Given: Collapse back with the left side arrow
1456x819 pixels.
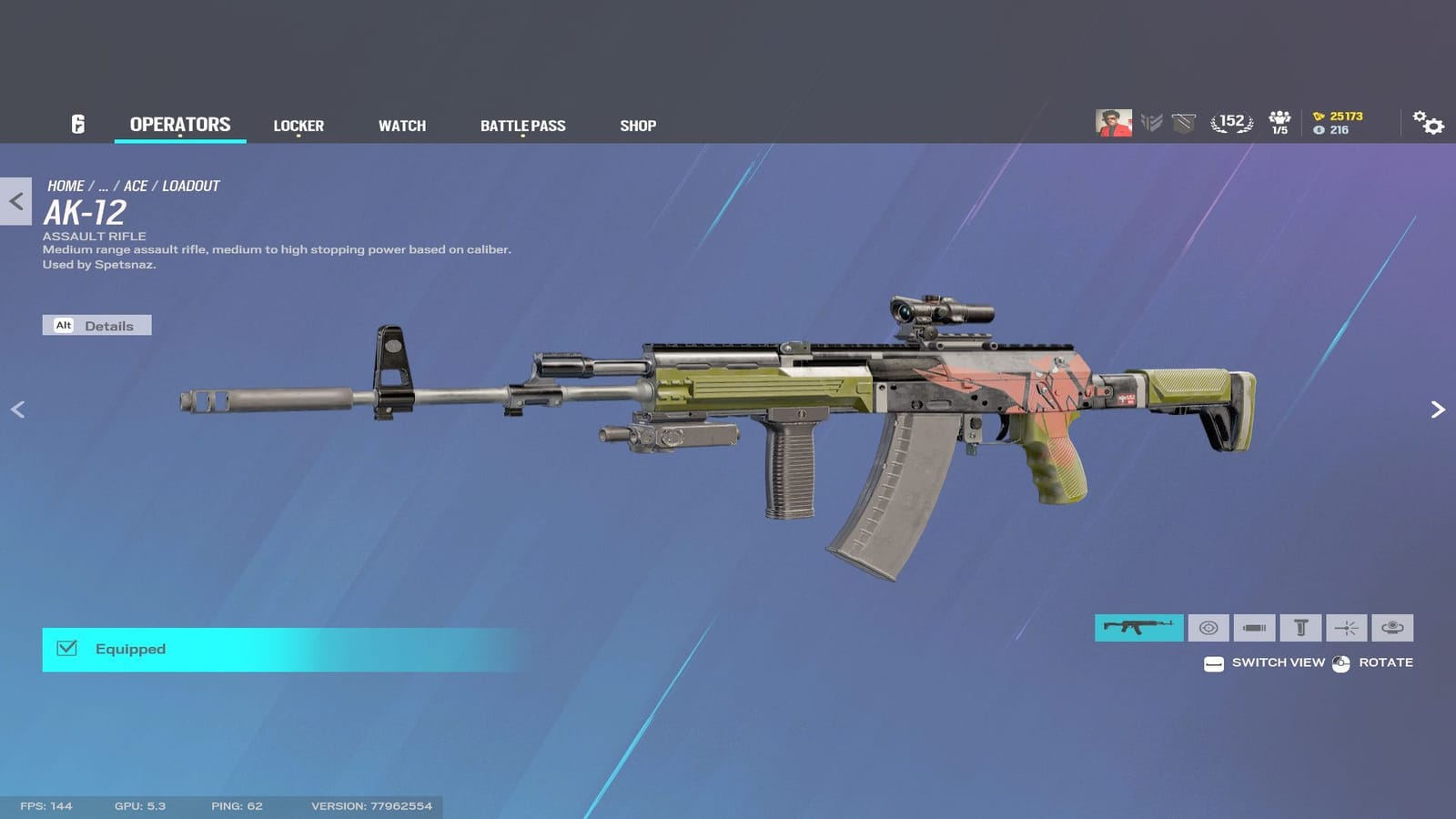Looking at the screenshot, I should (x=17, y=409).
